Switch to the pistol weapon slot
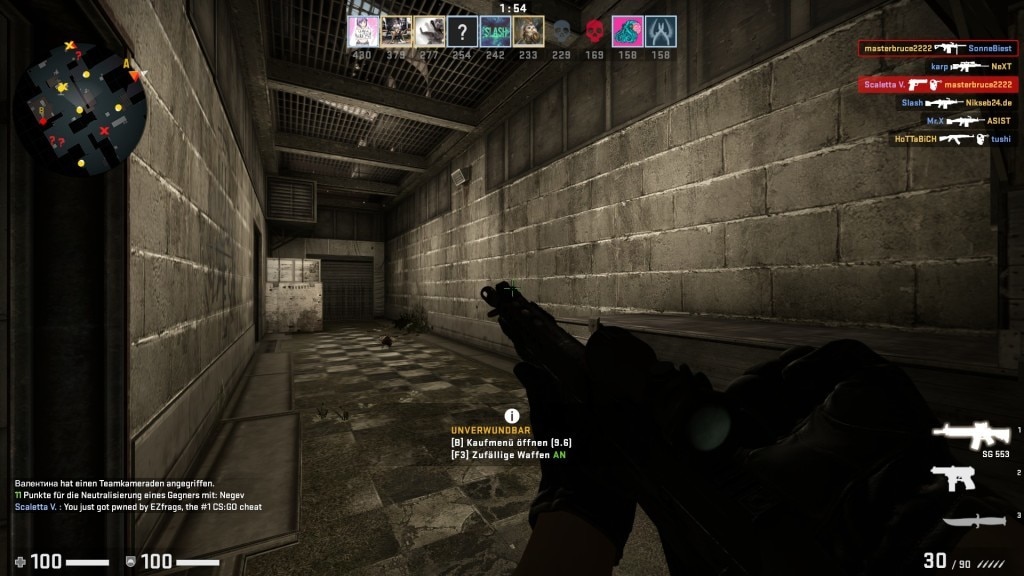This screenshot has height=576, width=1024. pyautogui.click(x=953, y=478)
